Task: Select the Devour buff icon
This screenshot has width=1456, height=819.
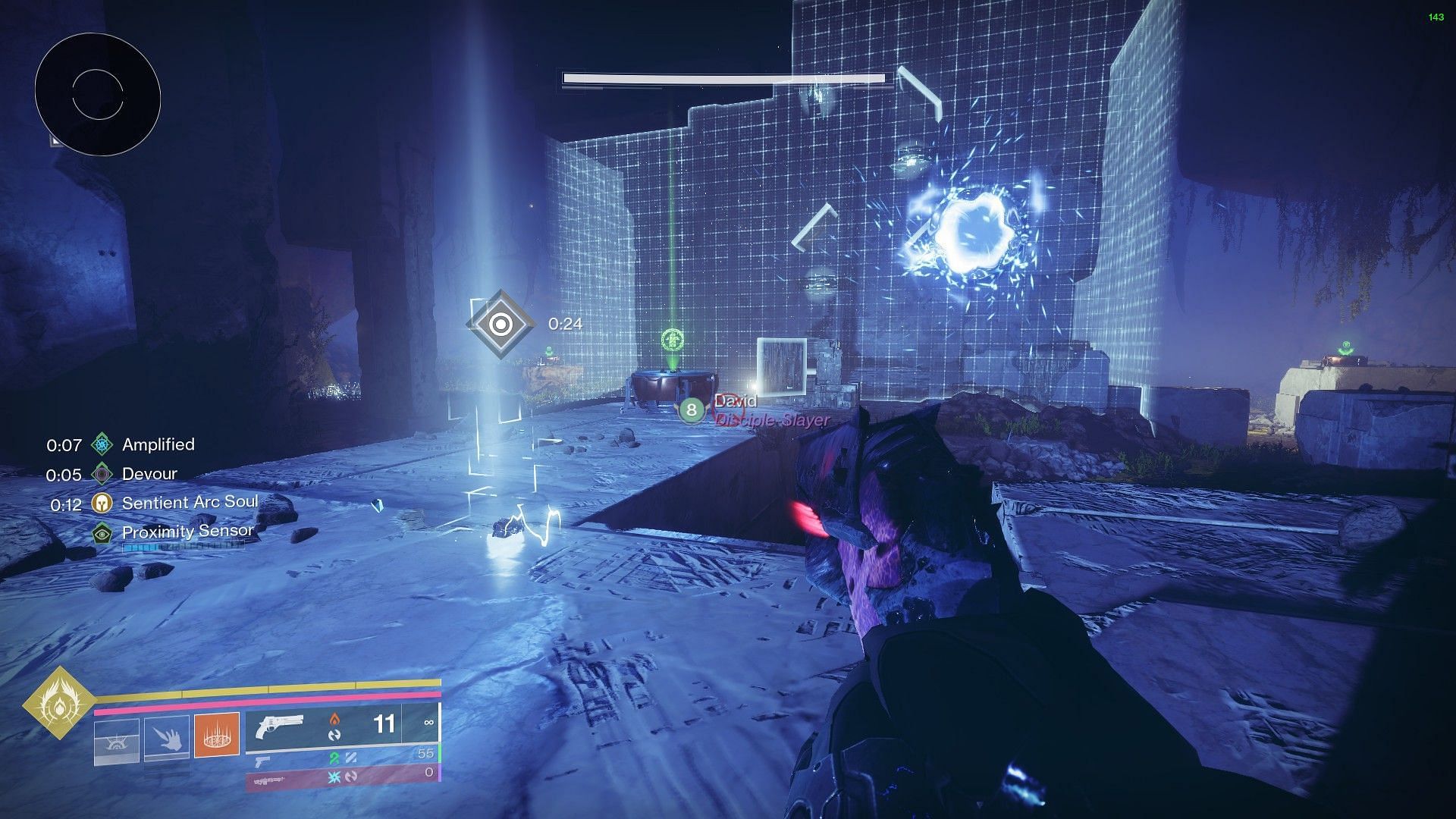Action: (x=102, y=474)
